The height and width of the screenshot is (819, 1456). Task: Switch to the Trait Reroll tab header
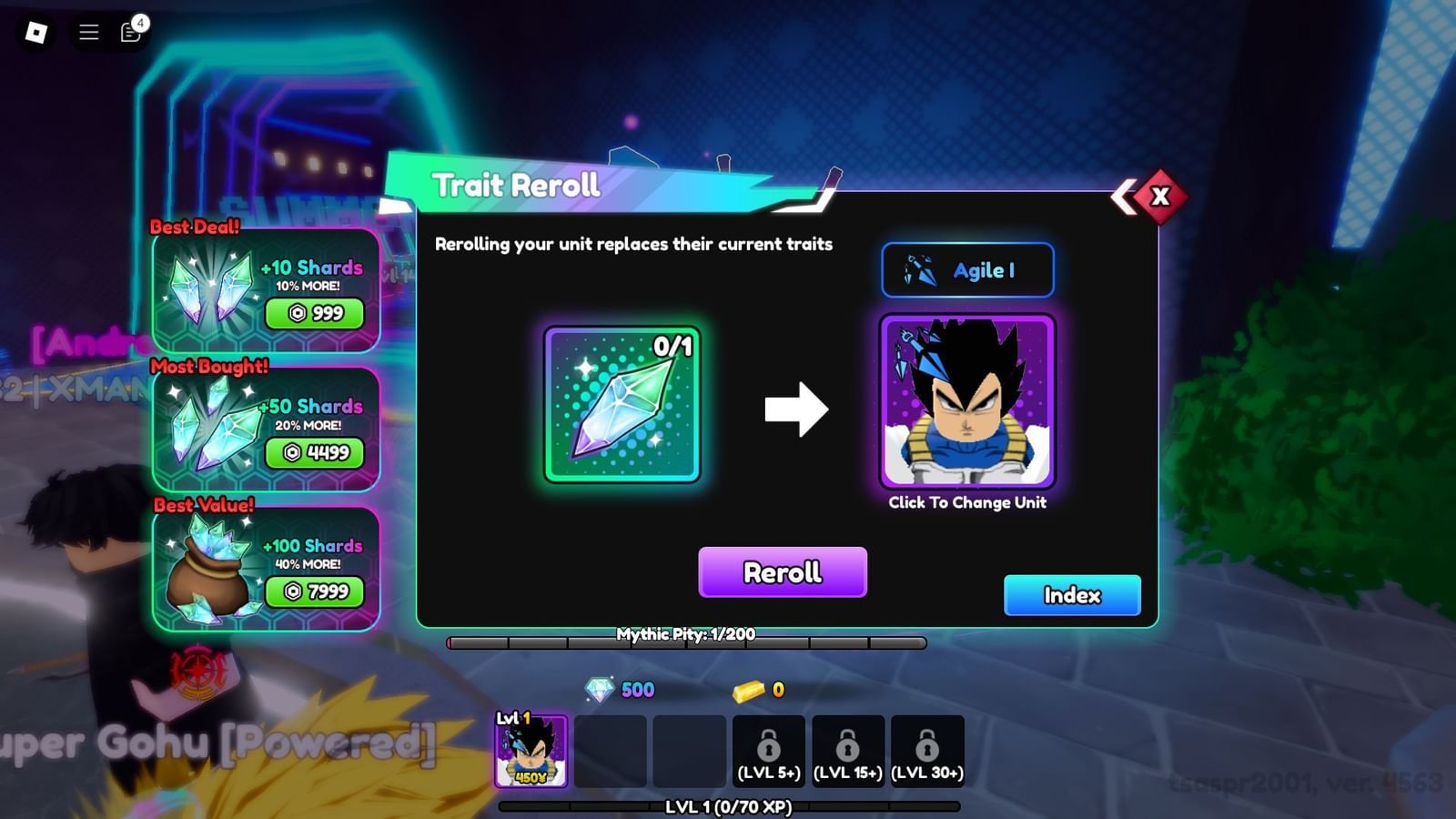(x=515, y=186)
